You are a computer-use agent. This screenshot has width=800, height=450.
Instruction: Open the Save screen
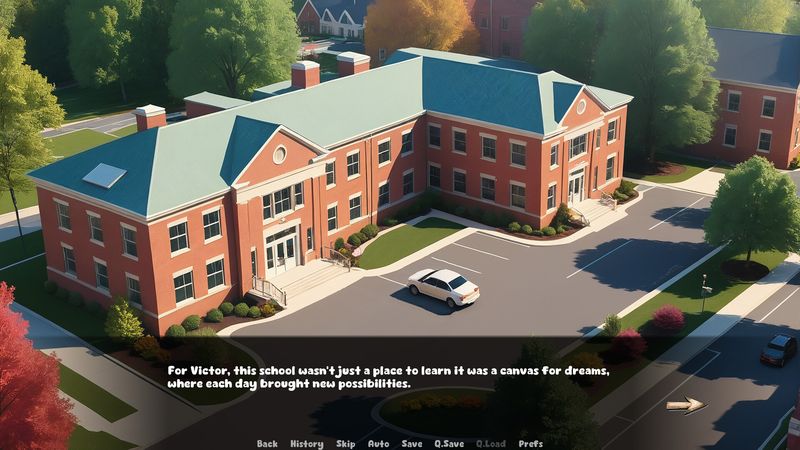coord(412,443)
